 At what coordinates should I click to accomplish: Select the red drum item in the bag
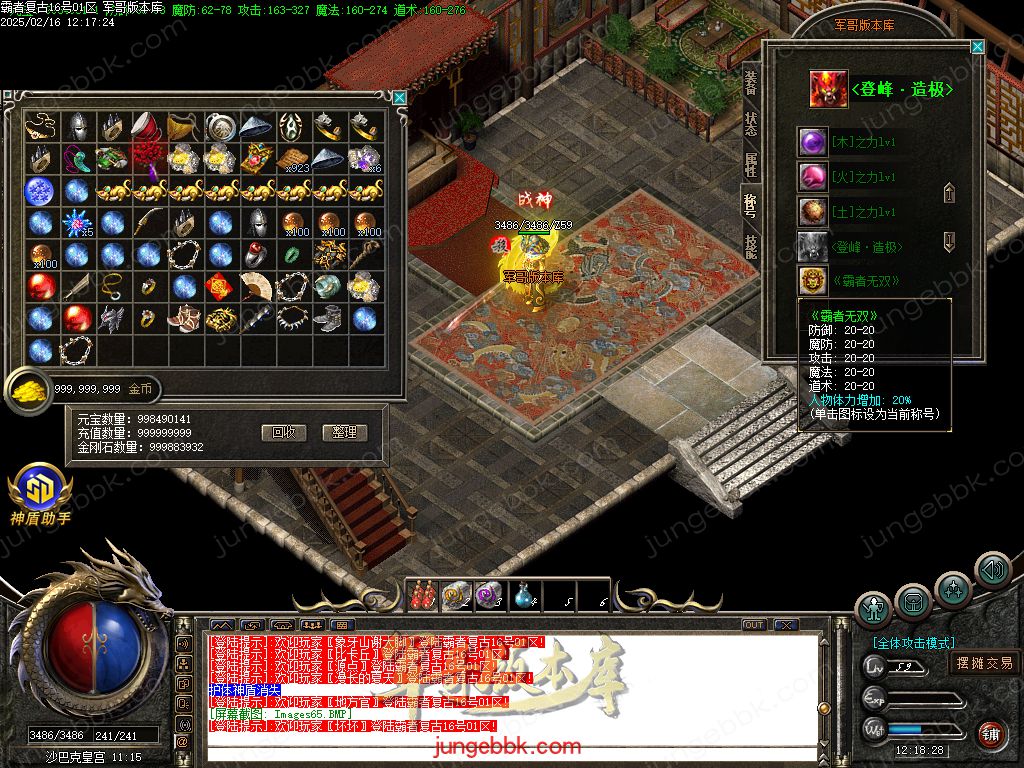point(148,126)
